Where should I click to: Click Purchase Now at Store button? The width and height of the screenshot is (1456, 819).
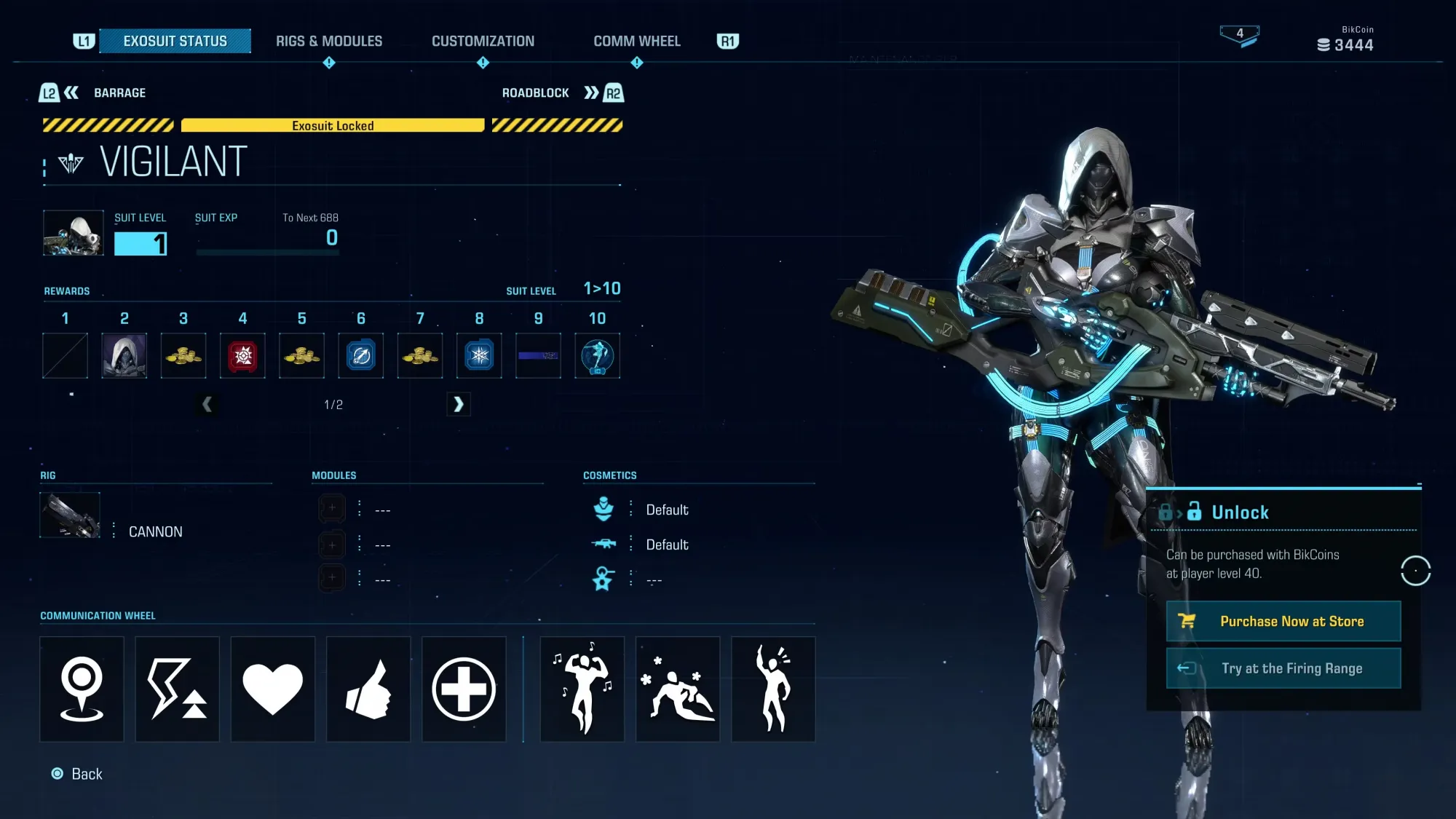point(1283,621)
